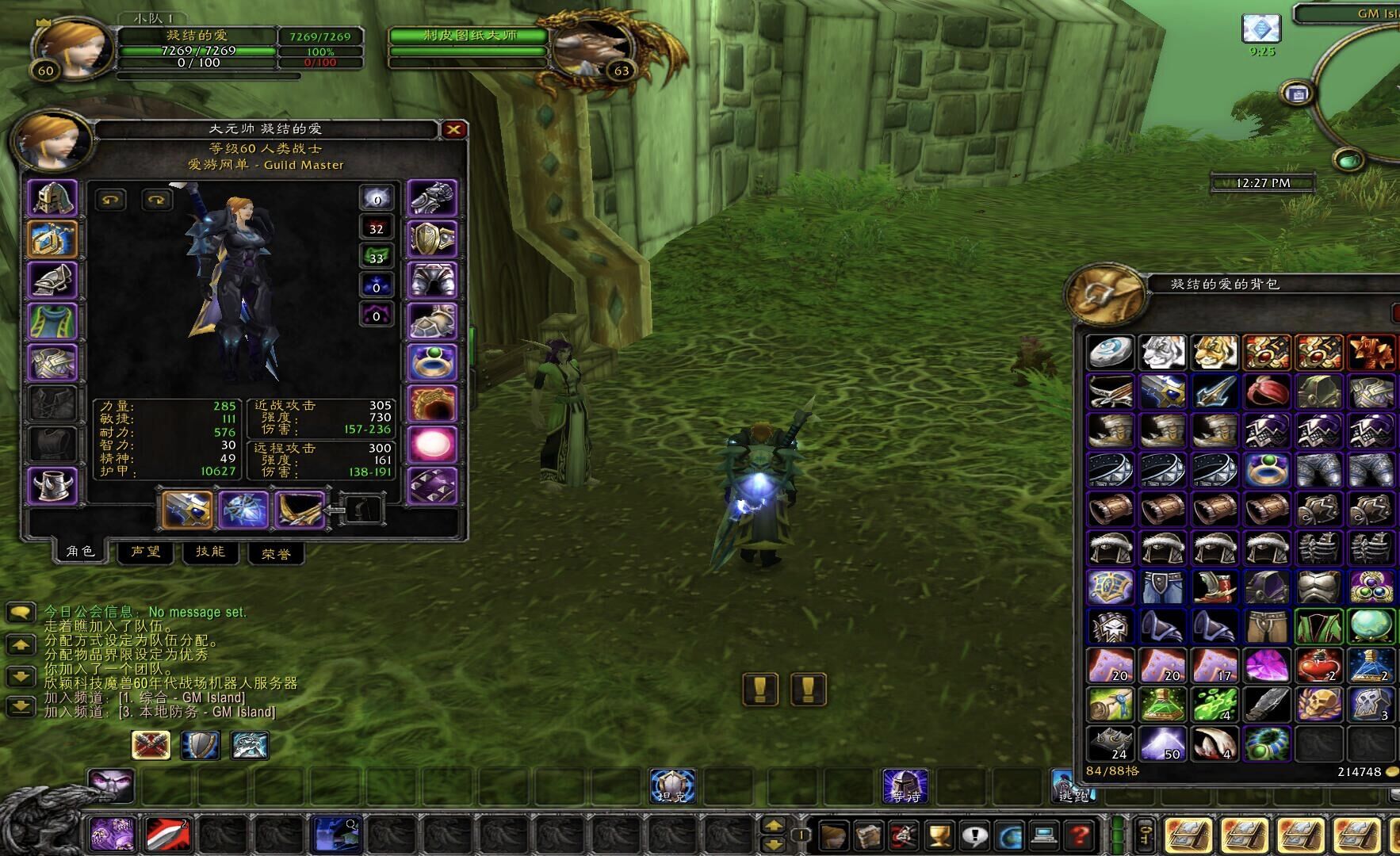This screenshot has height=856, width=1400.
Task: Select the equipped green-gem ring slot
Action: pos(432,362)
